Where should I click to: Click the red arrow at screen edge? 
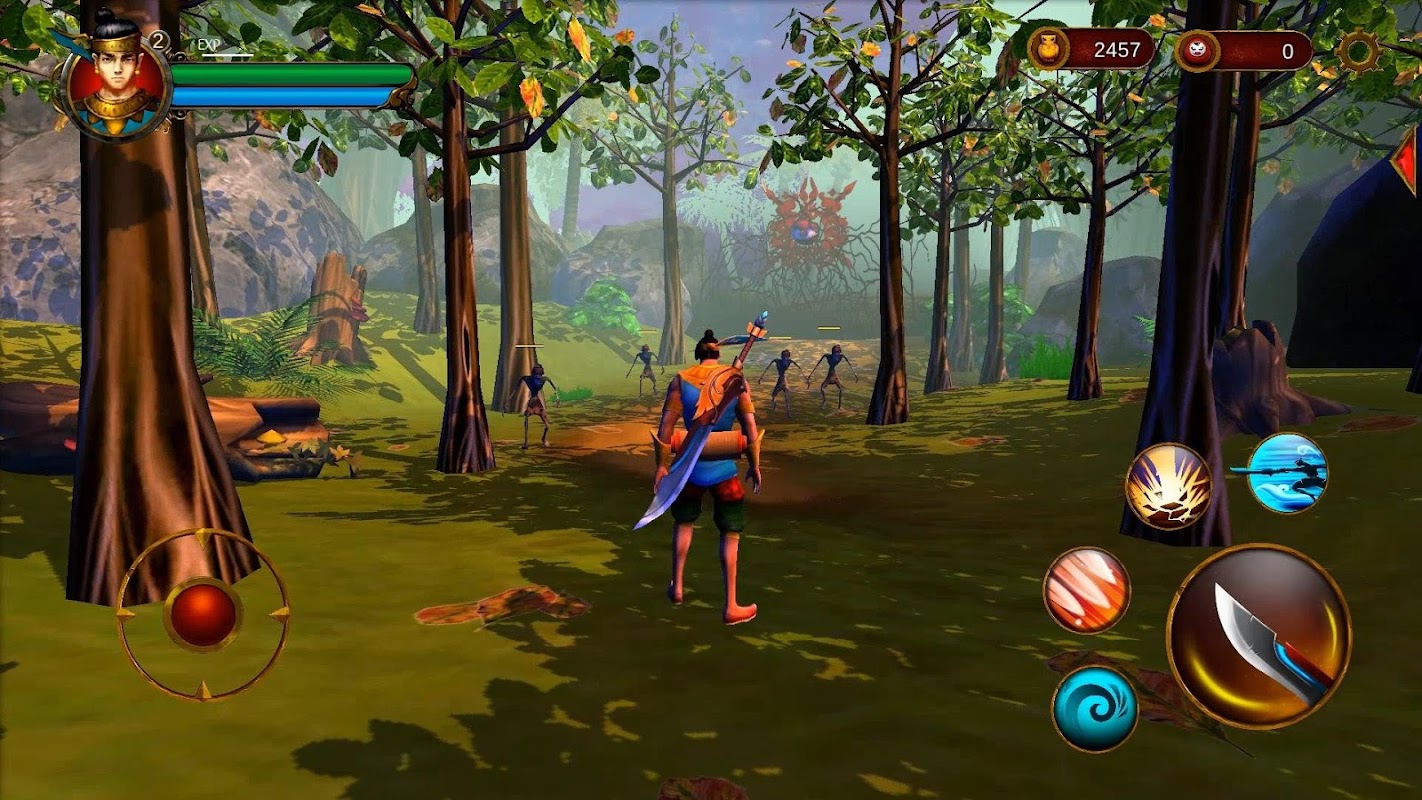coord(1407,158)
